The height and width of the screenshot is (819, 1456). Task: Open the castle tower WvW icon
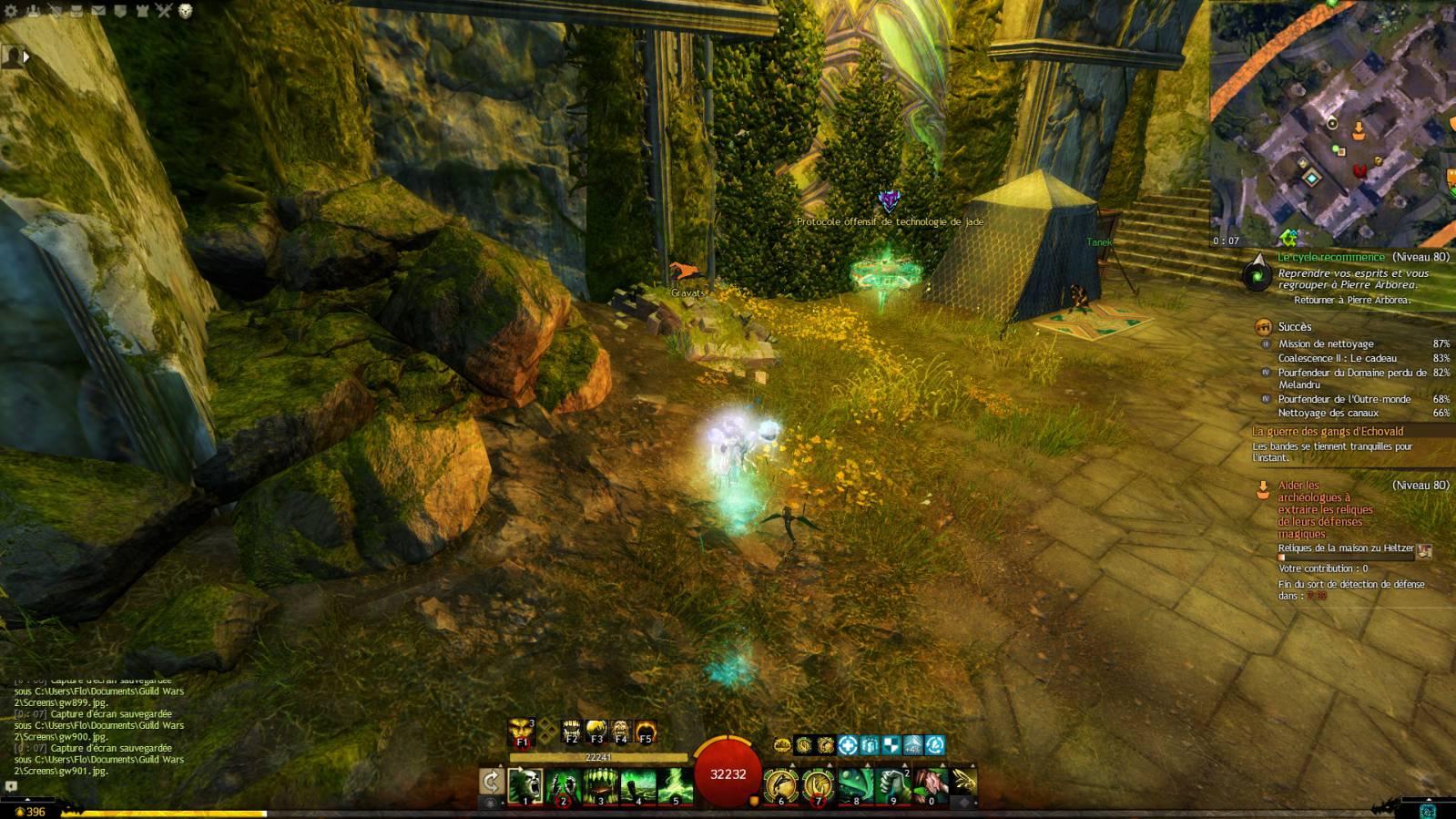point(142,11)
